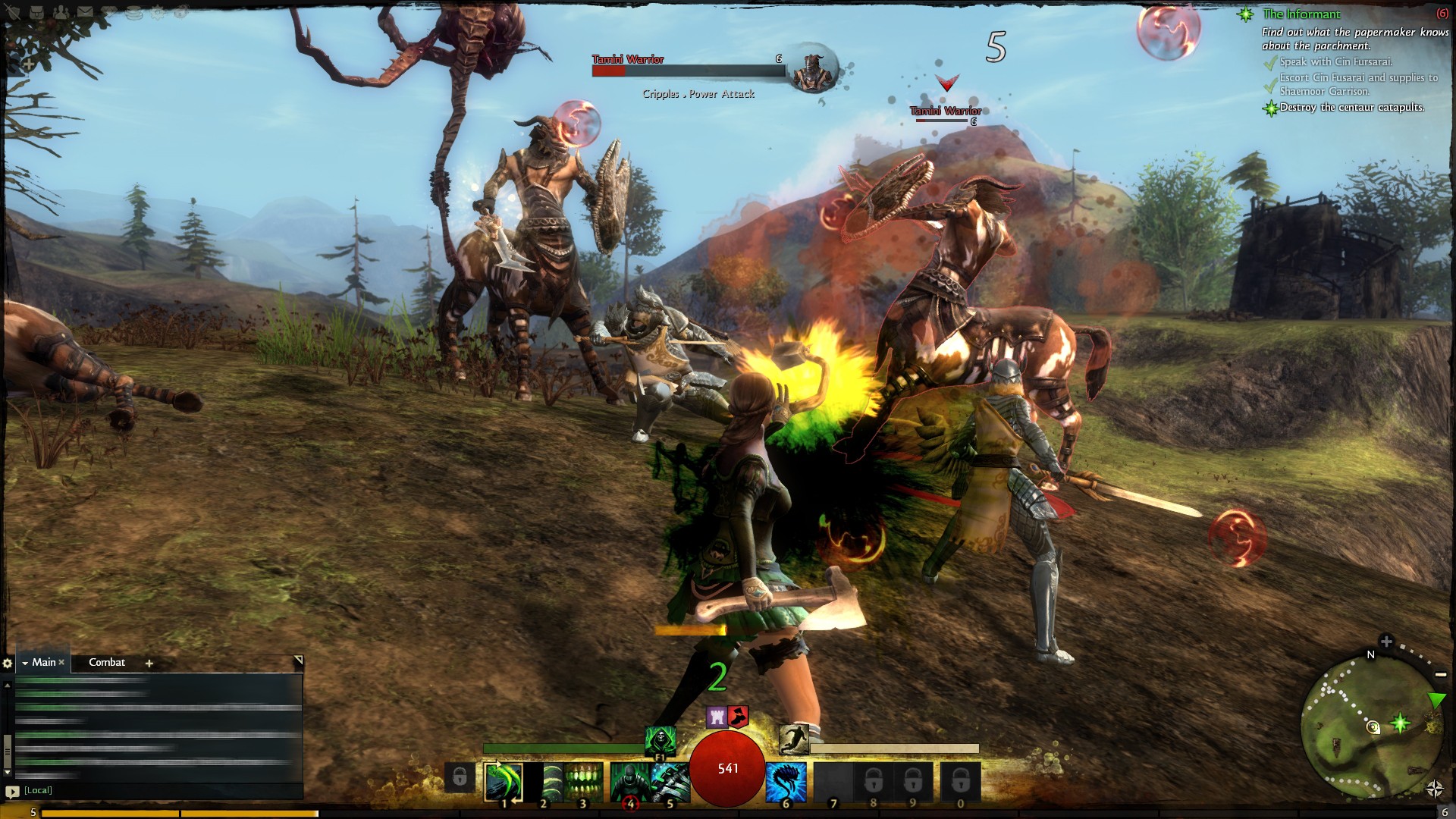Add a new chat tab
Viewport: 1456px width, 819px height.
coord(149,663)
